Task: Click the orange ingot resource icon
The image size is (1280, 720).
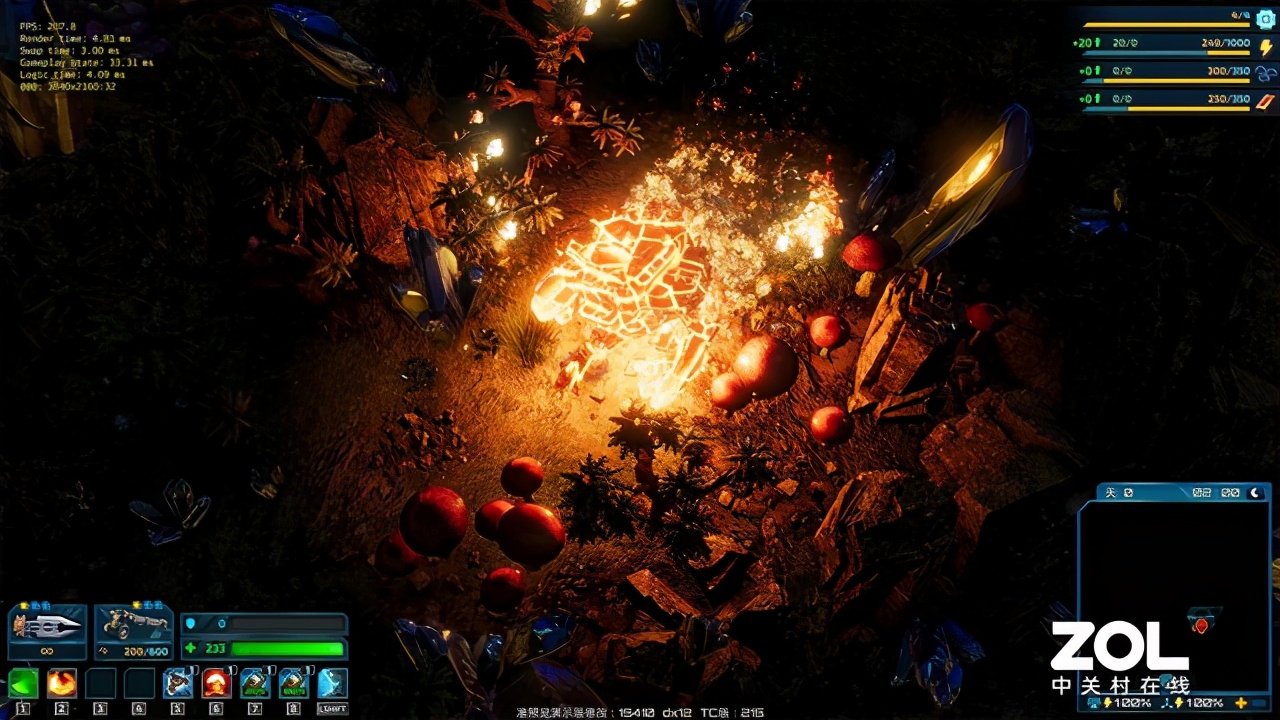Action: 1266,100
